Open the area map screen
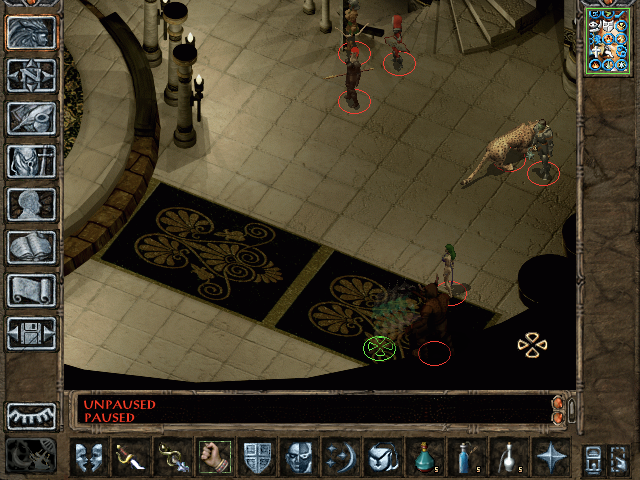 coord(32,75)
